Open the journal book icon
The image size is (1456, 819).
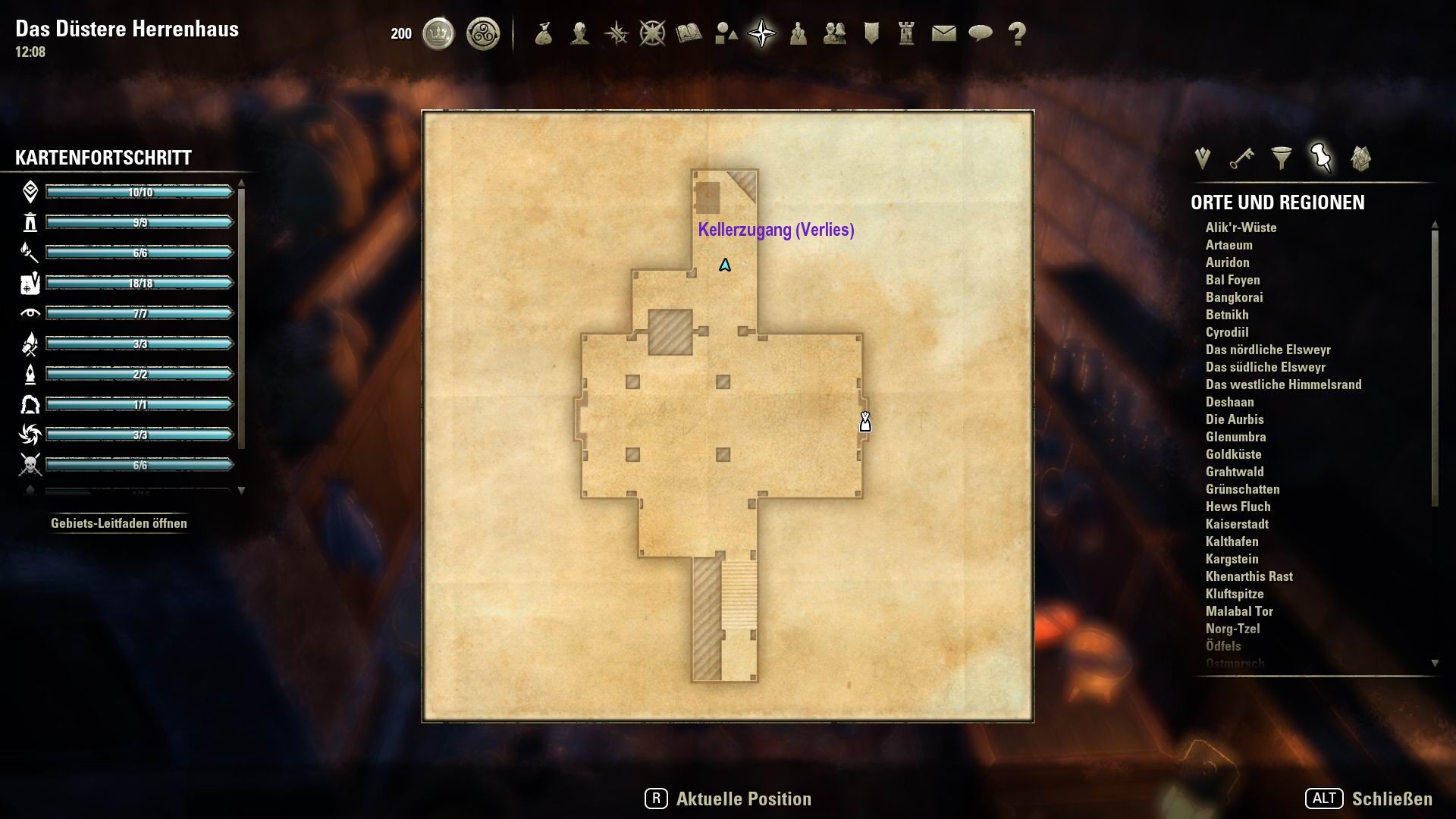coord(689,33)
